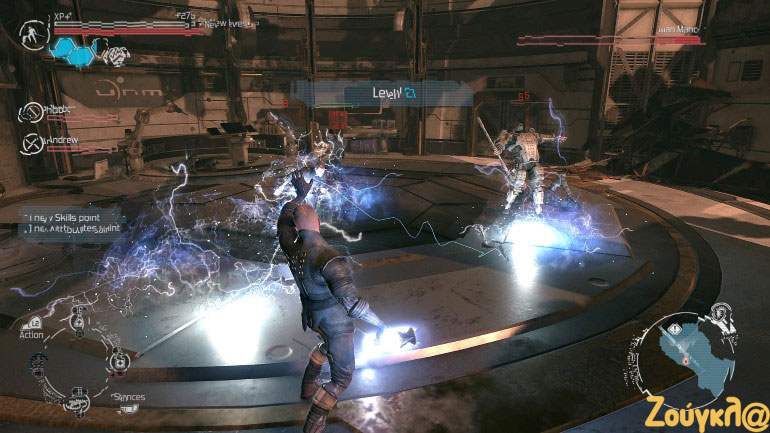The height and width of the screenshot is (433, 770).
Task: Choose Stances on the skill wheel
Action: (127, 397)
